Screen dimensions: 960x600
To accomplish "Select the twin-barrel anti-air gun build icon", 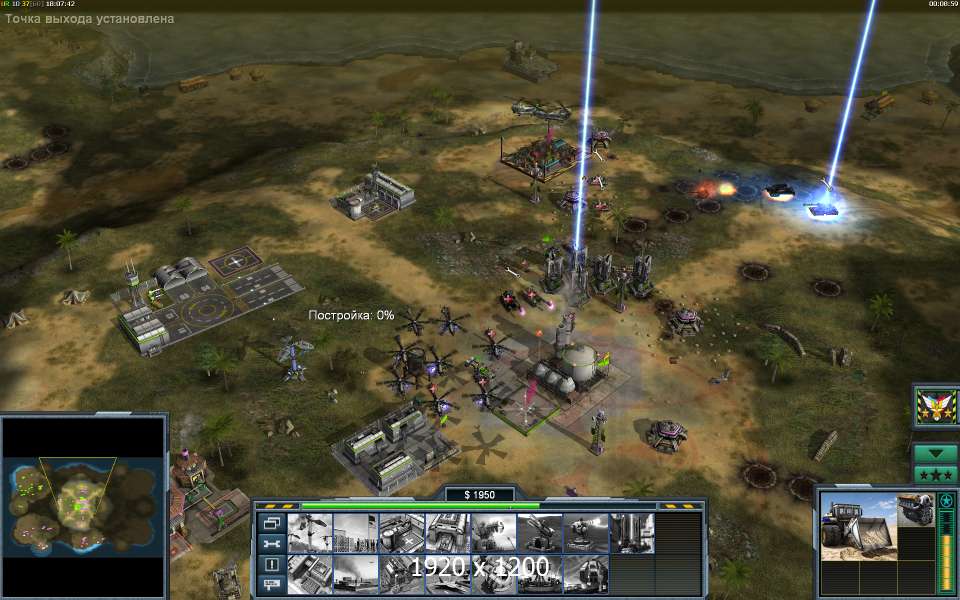I will pyautogui.click(x=539, y=533).
